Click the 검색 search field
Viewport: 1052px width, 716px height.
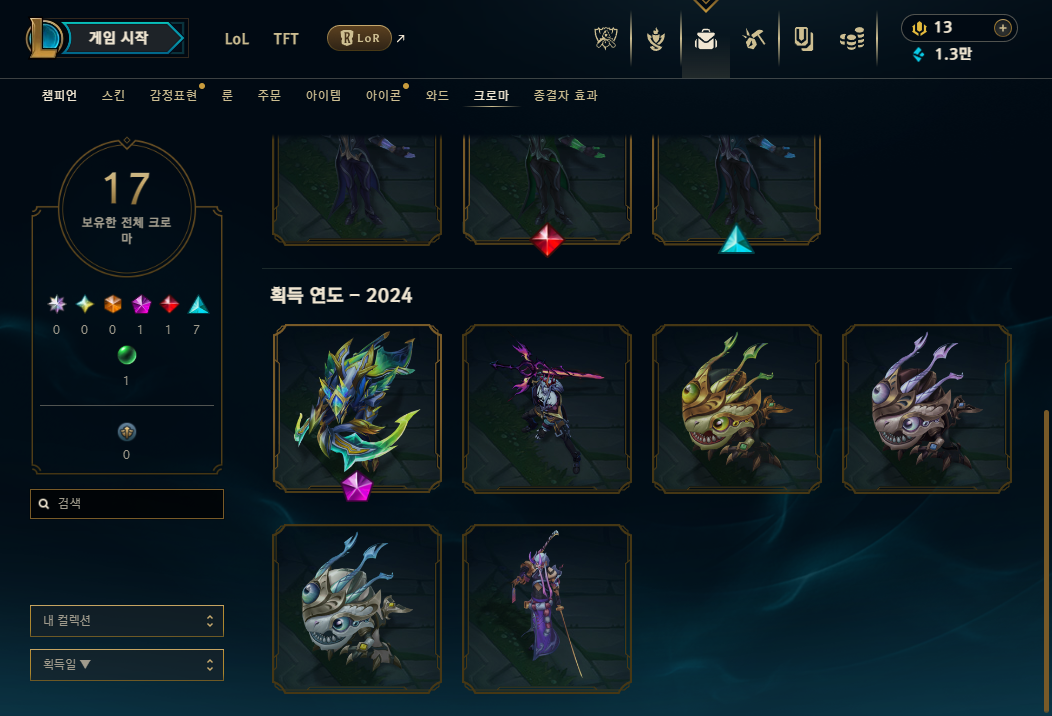[x=127, y=504]
